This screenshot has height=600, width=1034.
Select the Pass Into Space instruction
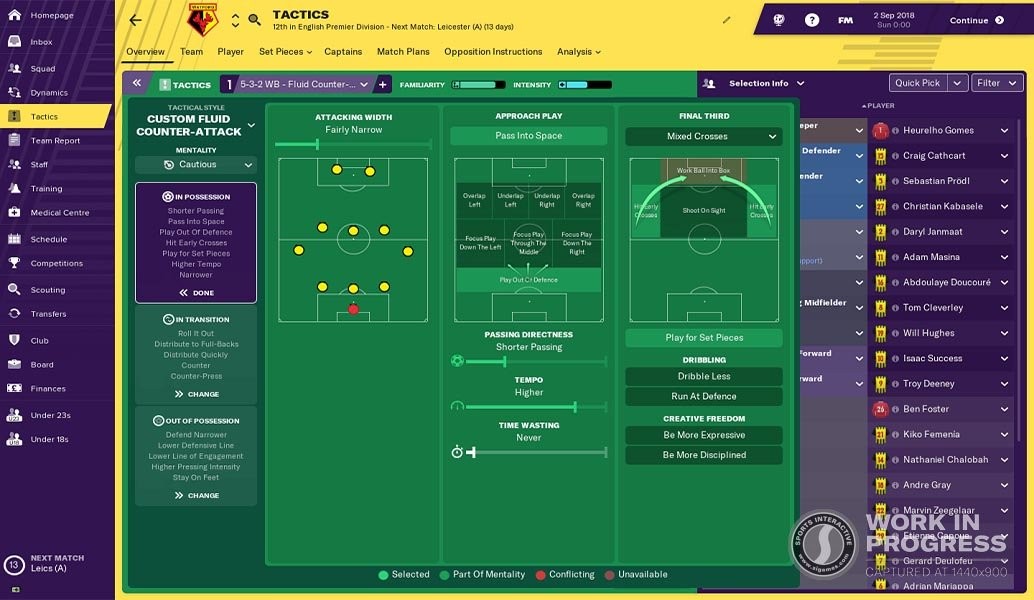pos(528,136)
